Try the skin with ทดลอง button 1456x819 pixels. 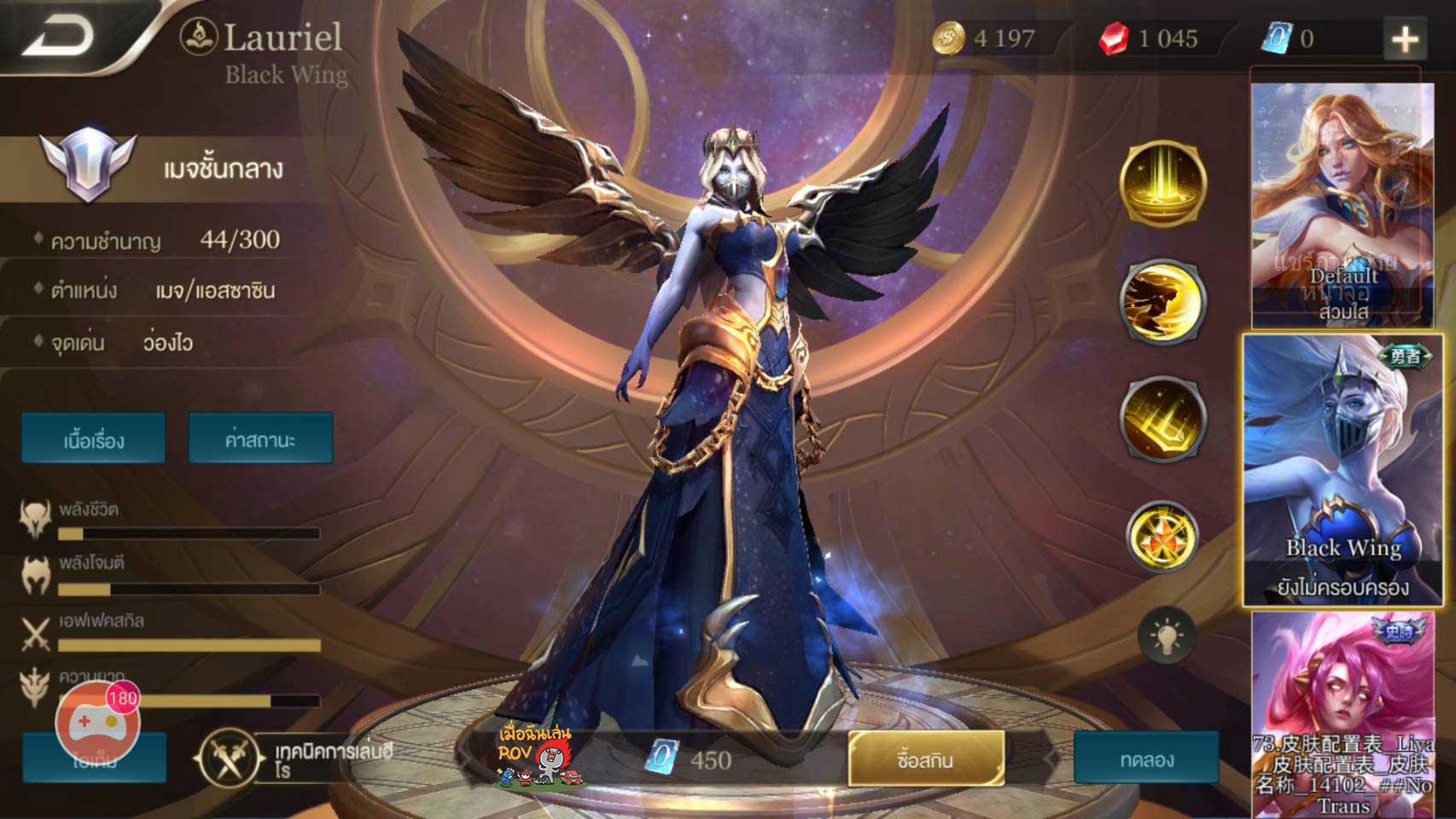(x=1146, y=758)
